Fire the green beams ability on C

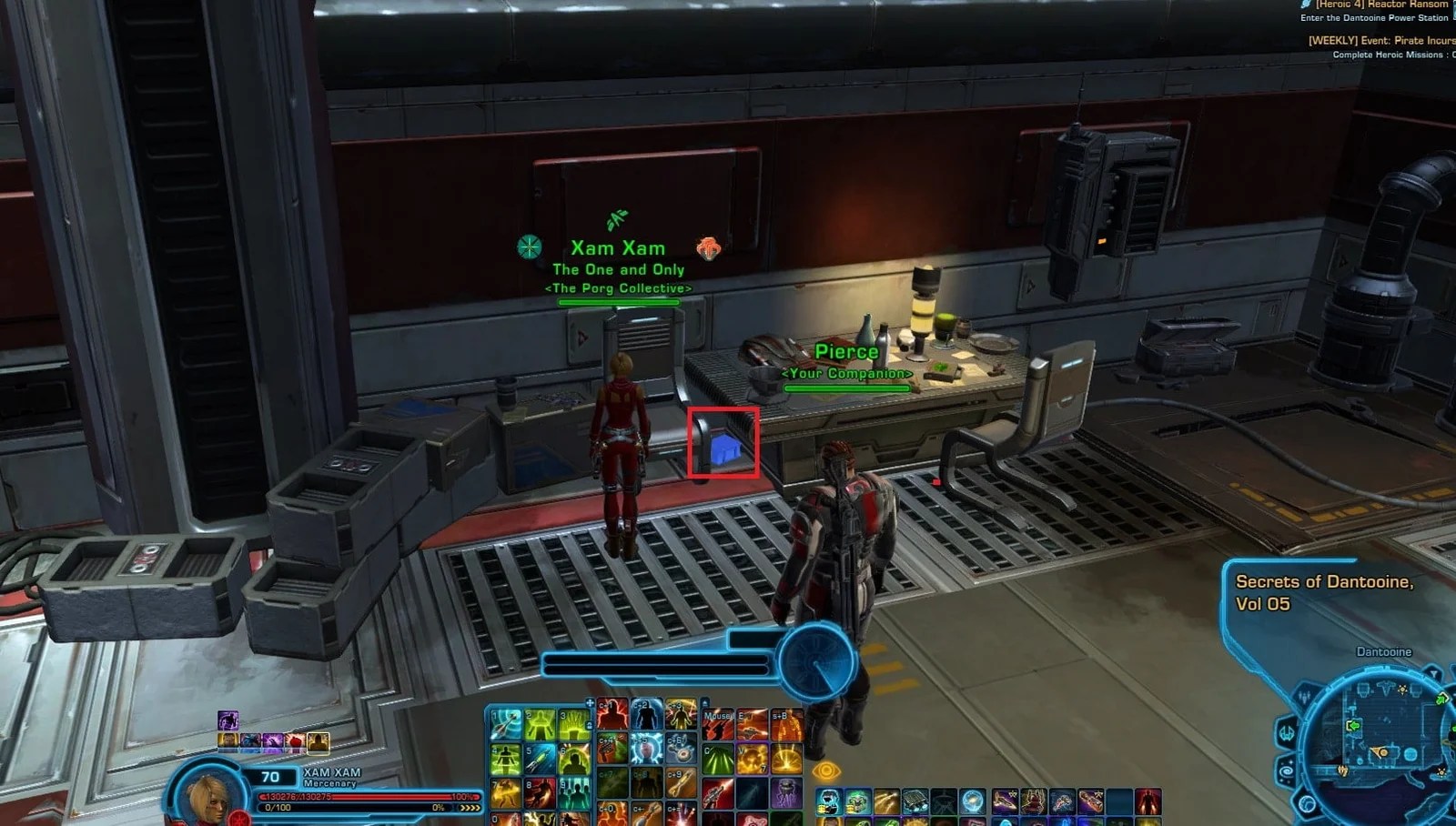click(718, 759)
